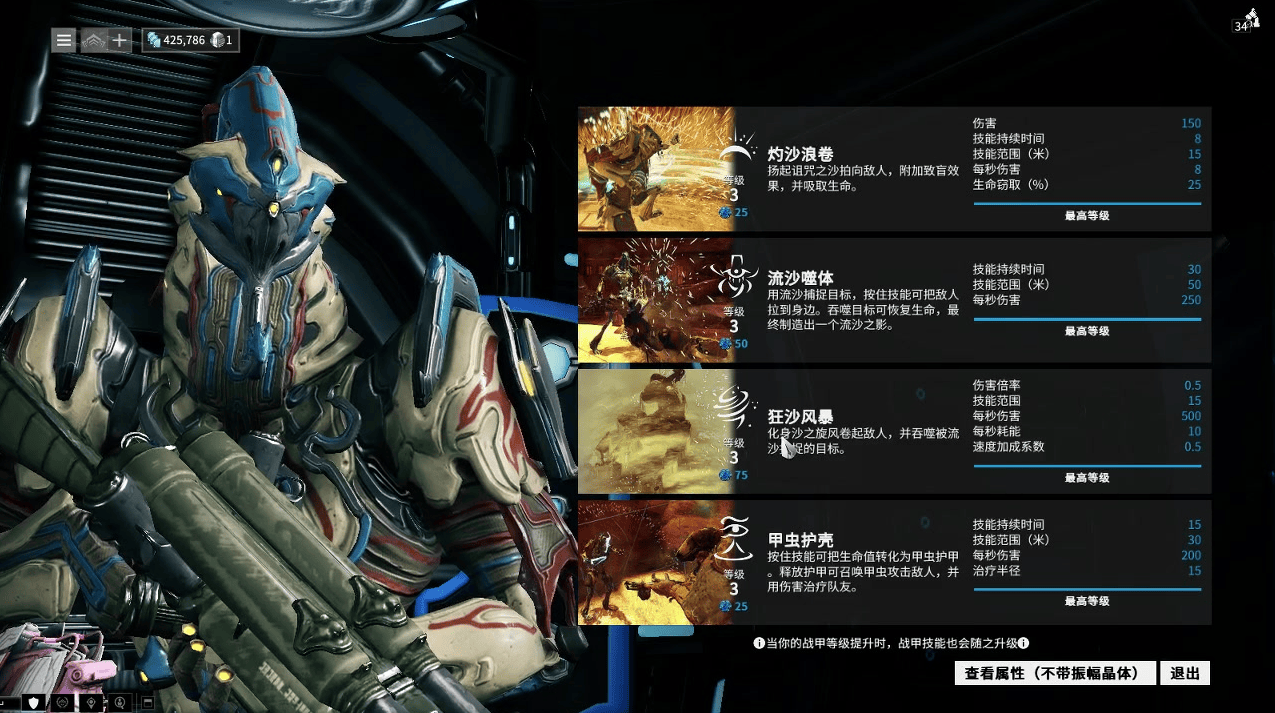Click the credits and platinum currency panel
Image resolution: width=1275 pixels, height=713 pixels.
click(x=190, y=40)
